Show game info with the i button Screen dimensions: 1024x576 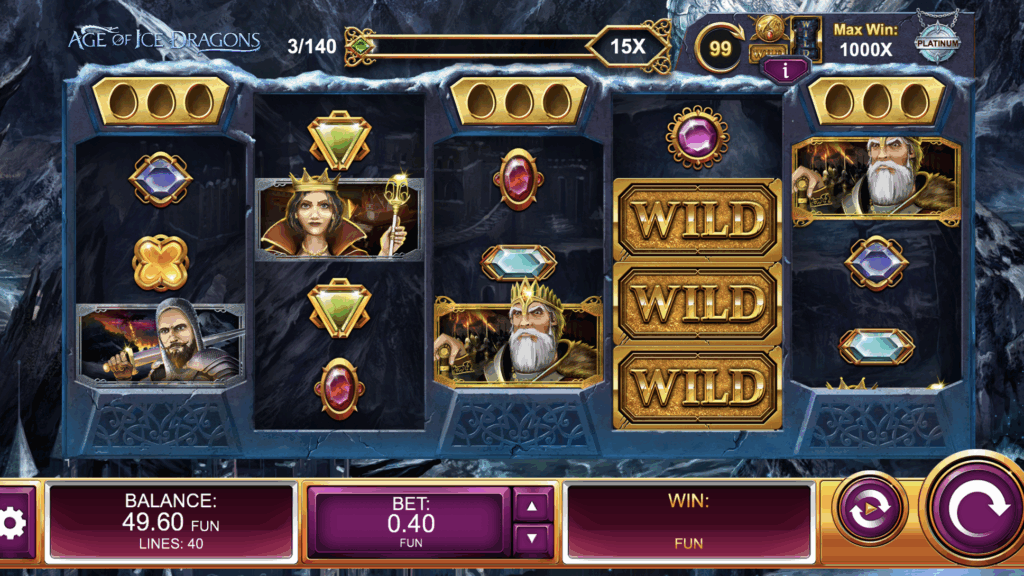(x=785, y=69)
